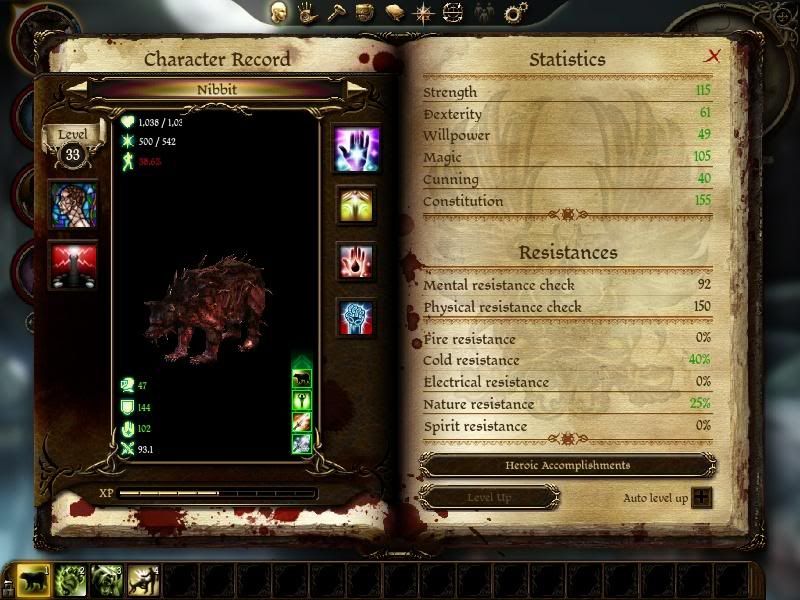Image resolution: width=800 pixels, height=600 pixels.
Task: Click the stained-glass portrait icon
Action: tap(75, 204)
